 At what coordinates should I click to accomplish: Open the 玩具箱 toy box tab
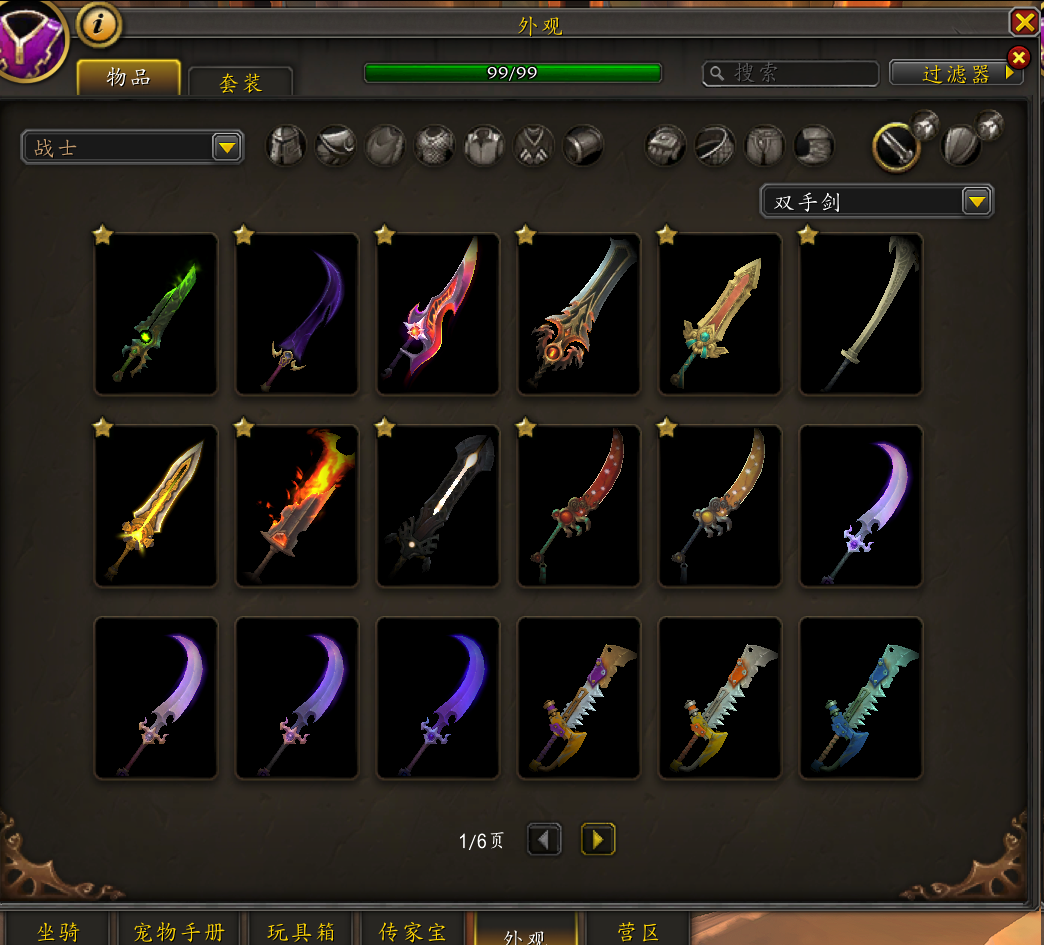[301, 931]
